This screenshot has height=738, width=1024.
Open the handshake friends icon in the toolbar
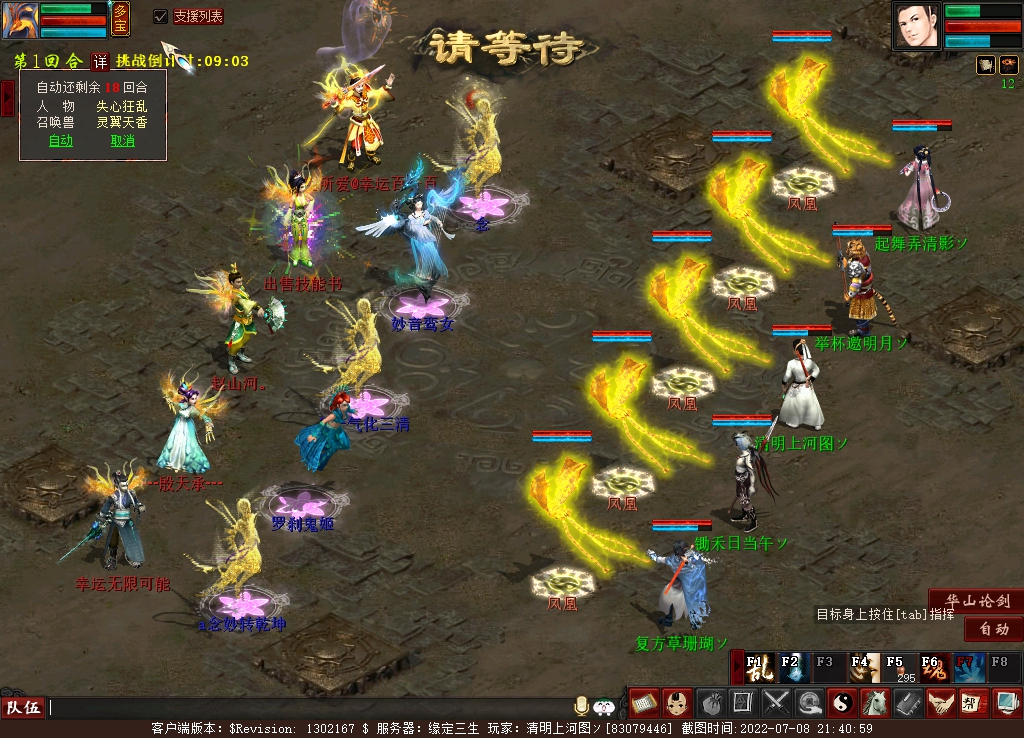(x=941, y=703)
